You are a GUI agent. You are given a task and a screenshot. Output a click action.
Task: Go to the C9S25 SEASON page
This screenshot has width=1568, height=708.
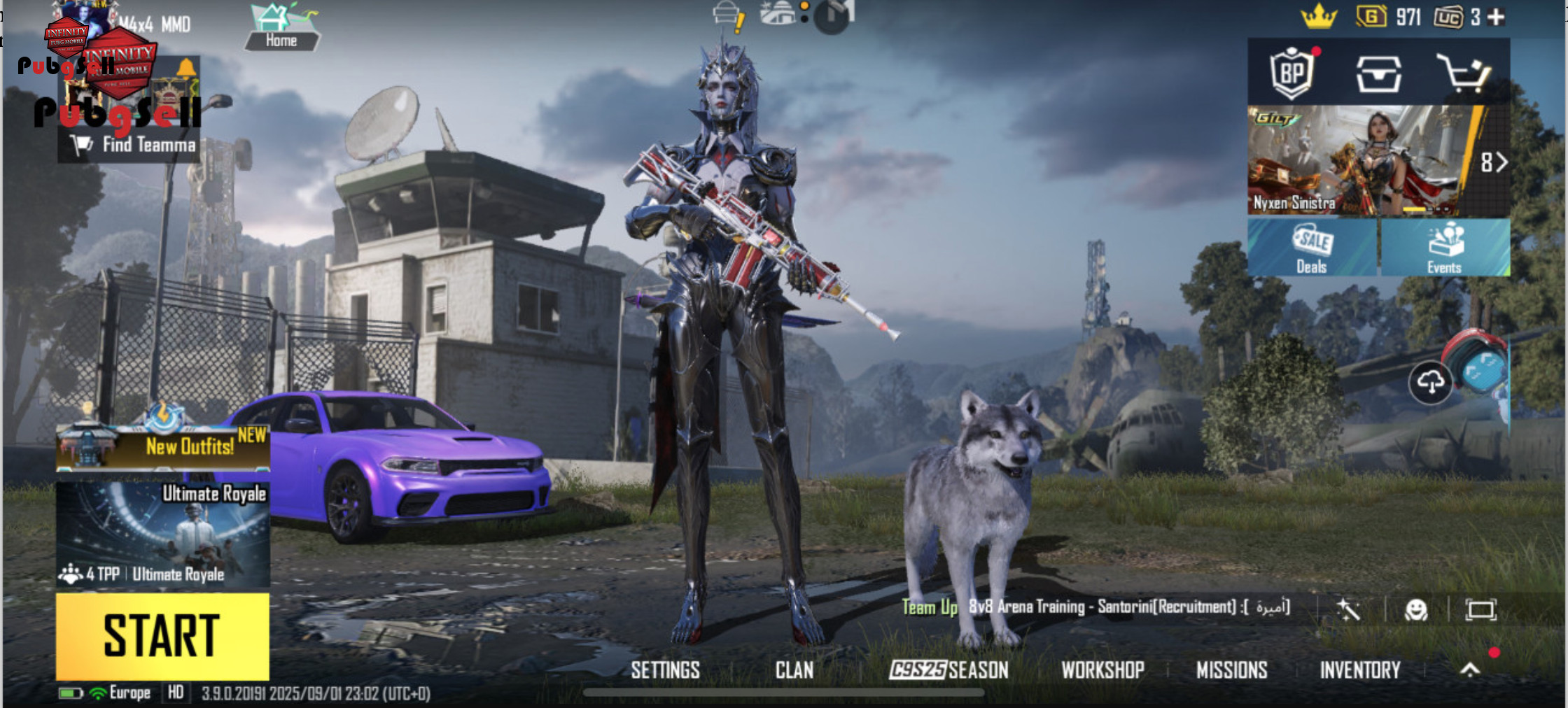pos(949,670)
